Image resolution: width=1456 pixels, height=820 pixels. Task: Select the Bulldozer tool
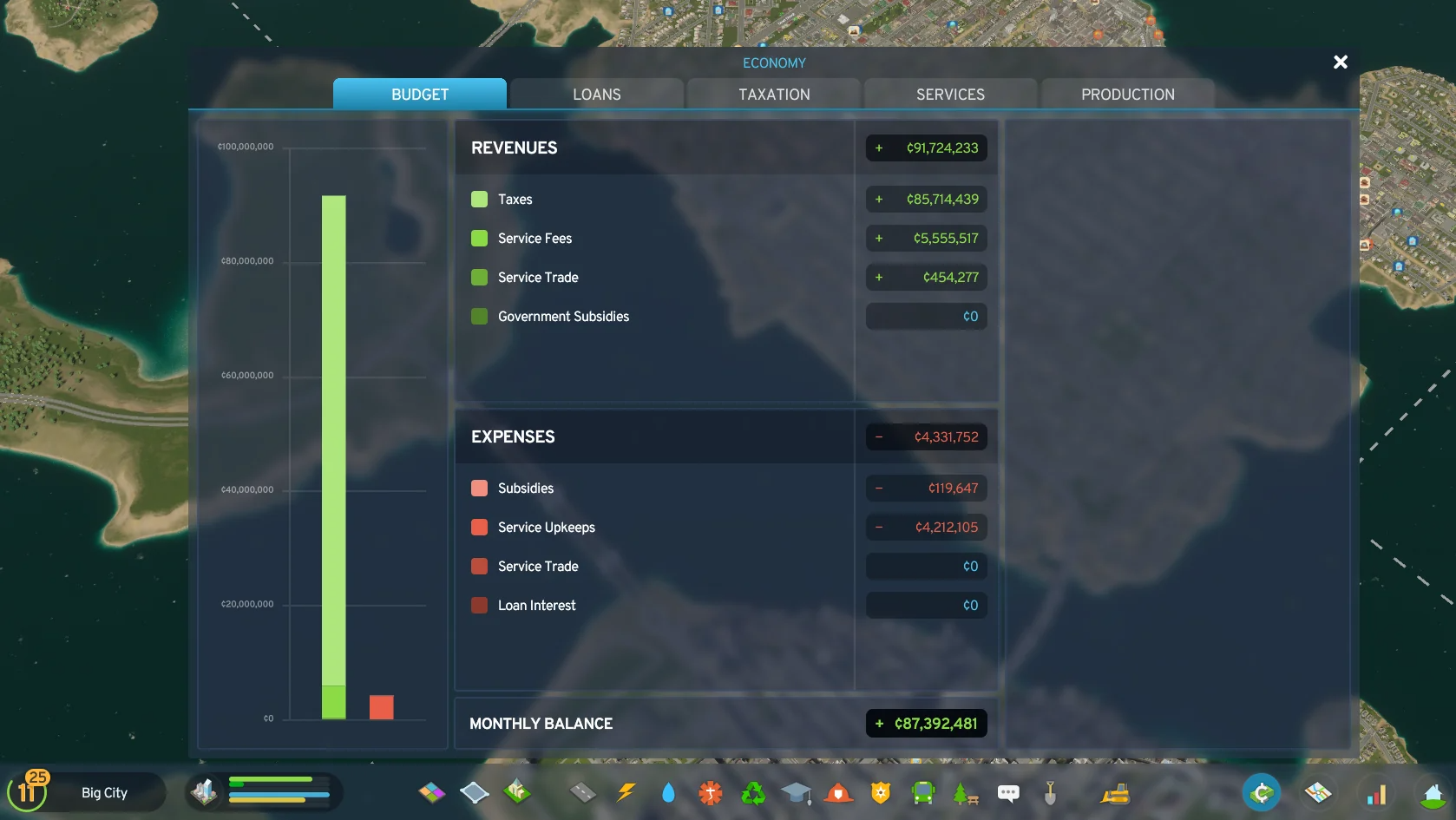1114,792
